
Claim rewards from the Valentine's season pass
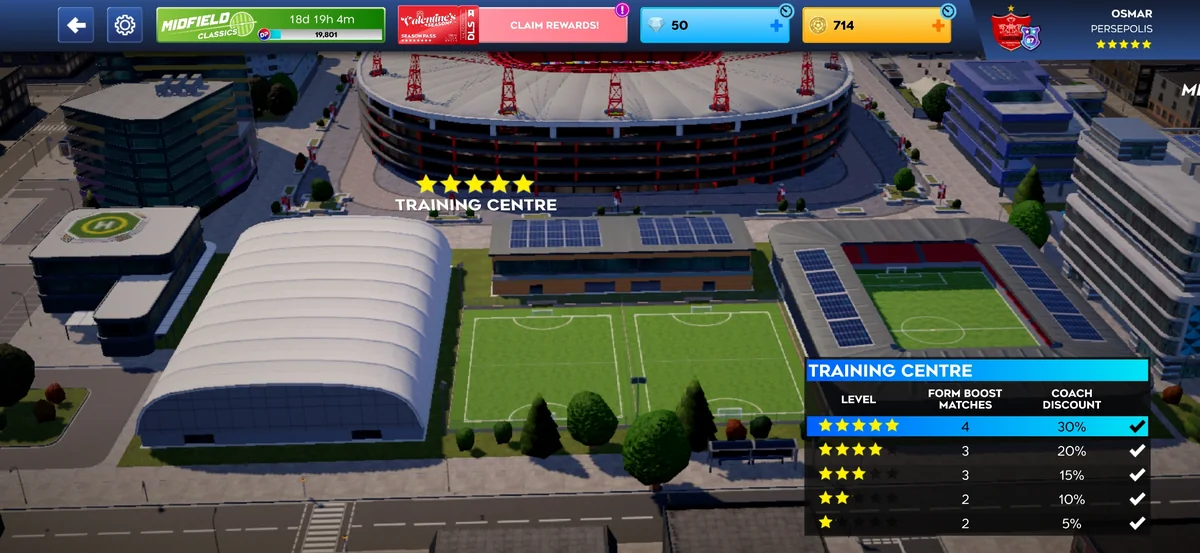tap(553, 25)
